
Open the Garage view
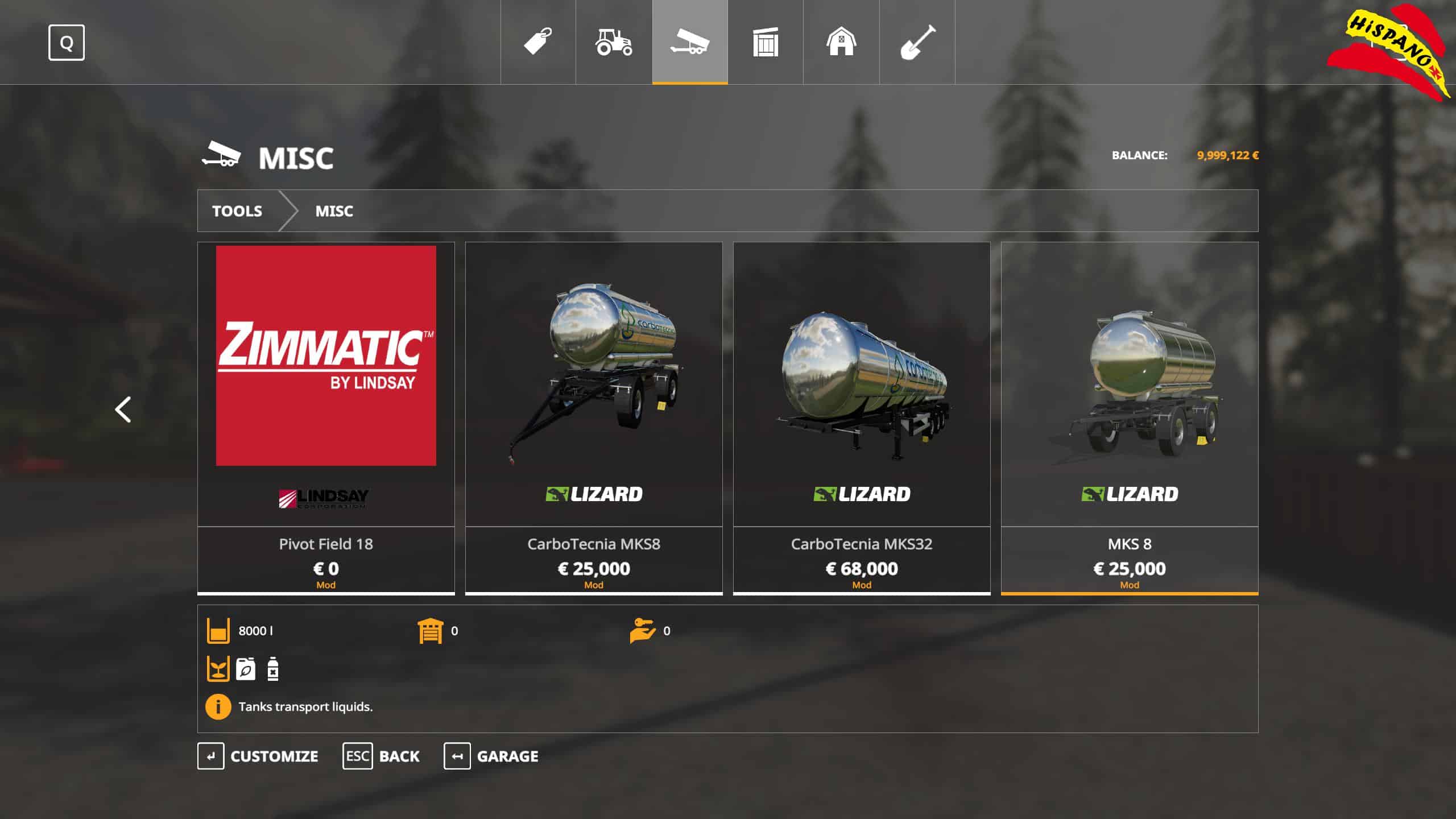point(491,756)
